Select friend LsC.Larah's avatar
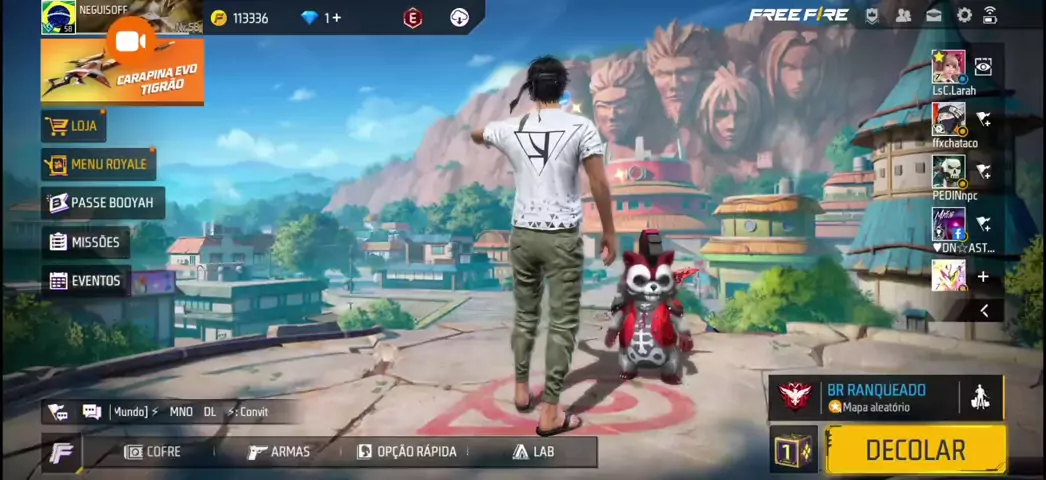The image size is (1046, 480). [948, 67]
